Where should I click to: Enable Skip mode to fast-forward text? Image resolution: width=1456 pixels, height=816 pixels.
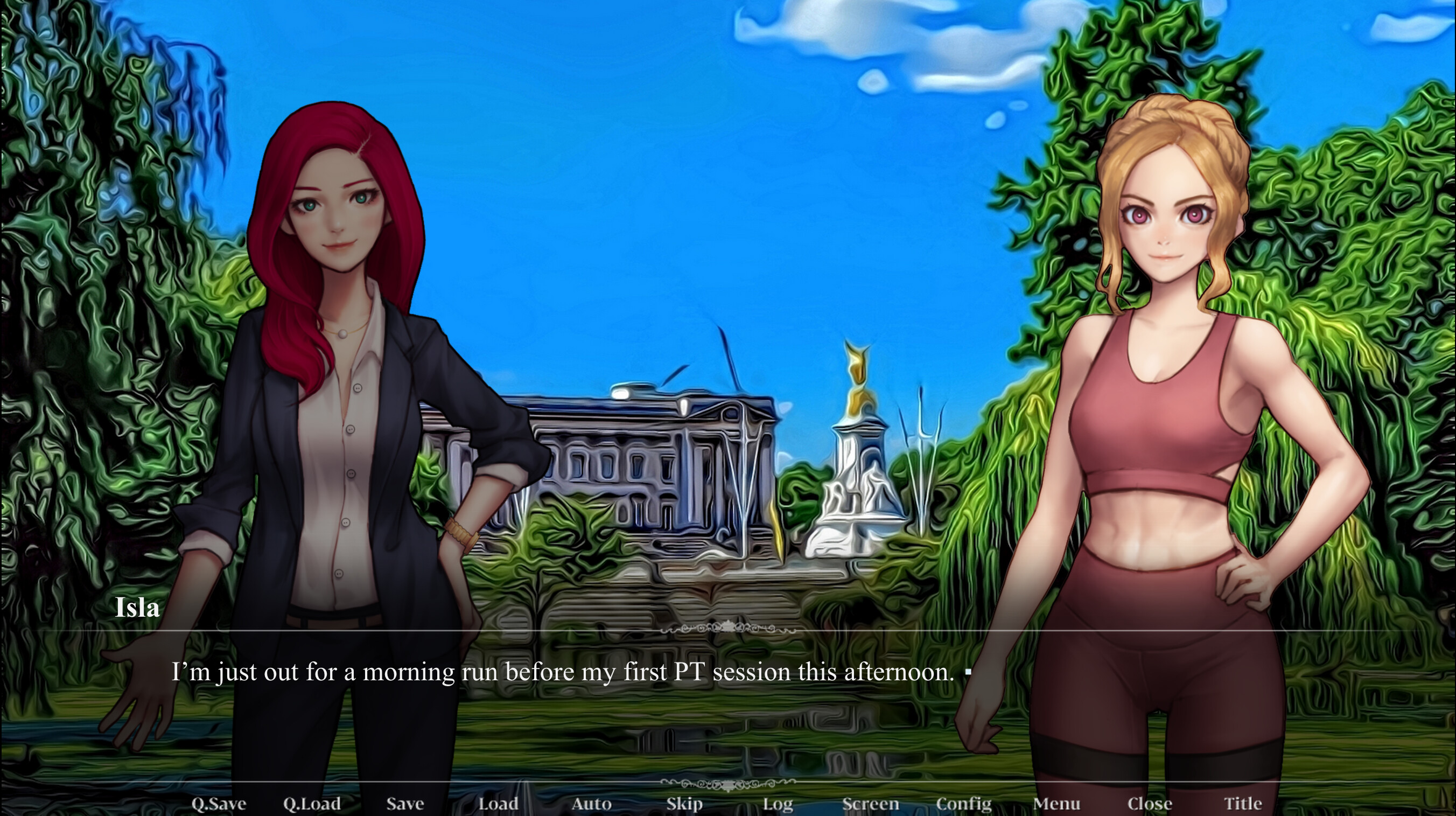[685, 804]
